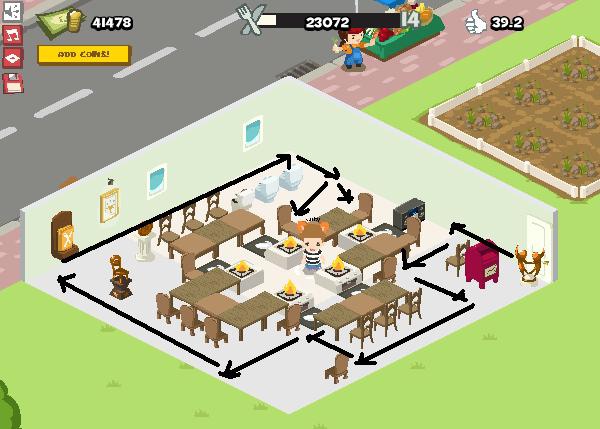600x429 pixels.
Task: Click the red diamond-shaped icon
Action: pos(12,59)
